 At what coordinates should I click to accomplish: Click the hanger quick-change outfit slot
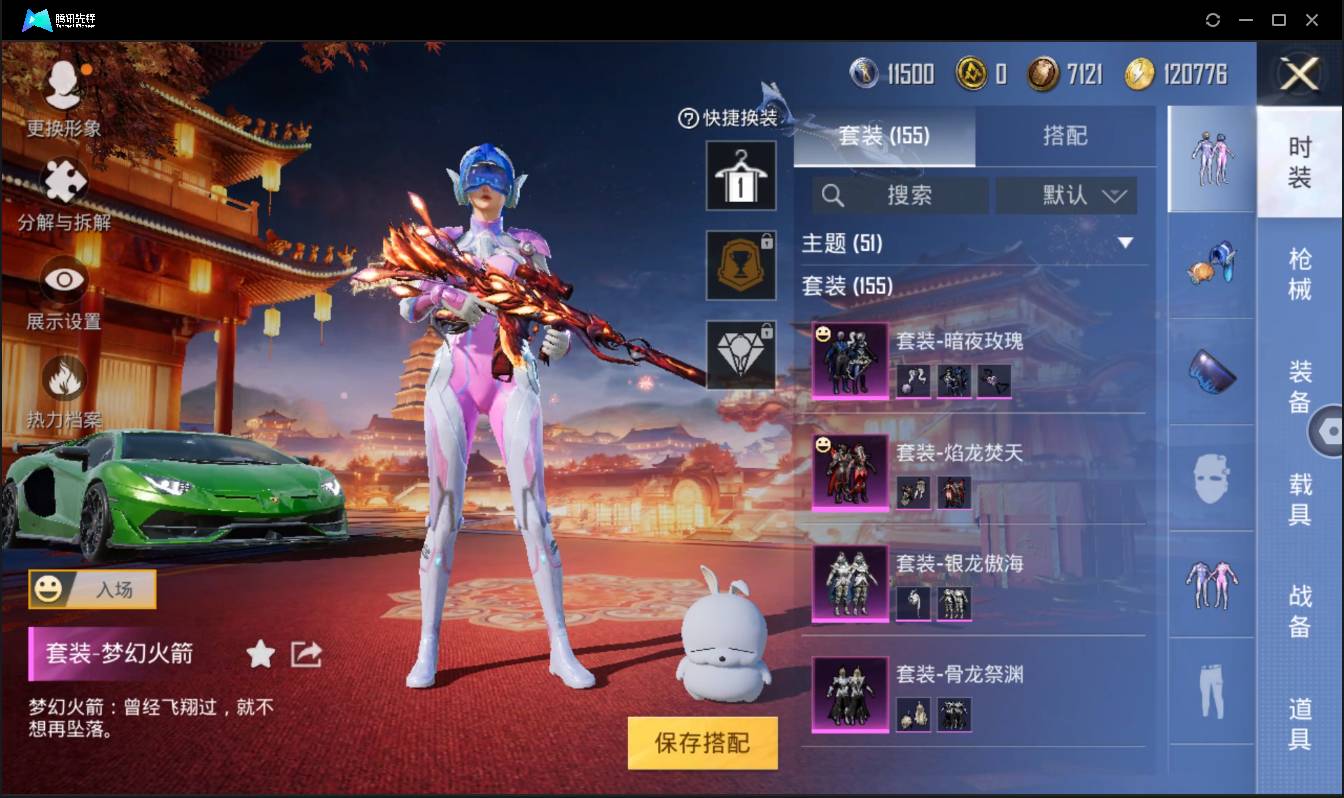click(x=741, y=177)
